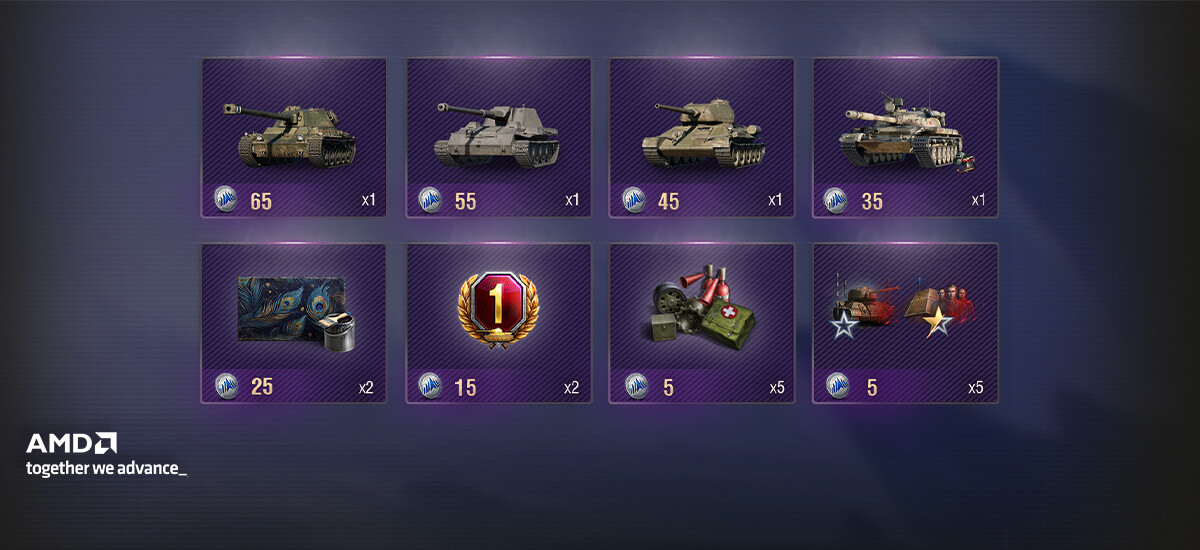Choose the gold laurel premium day reward
The image size is (1200, 550).
pyautogui.click(x=497, y=322)
